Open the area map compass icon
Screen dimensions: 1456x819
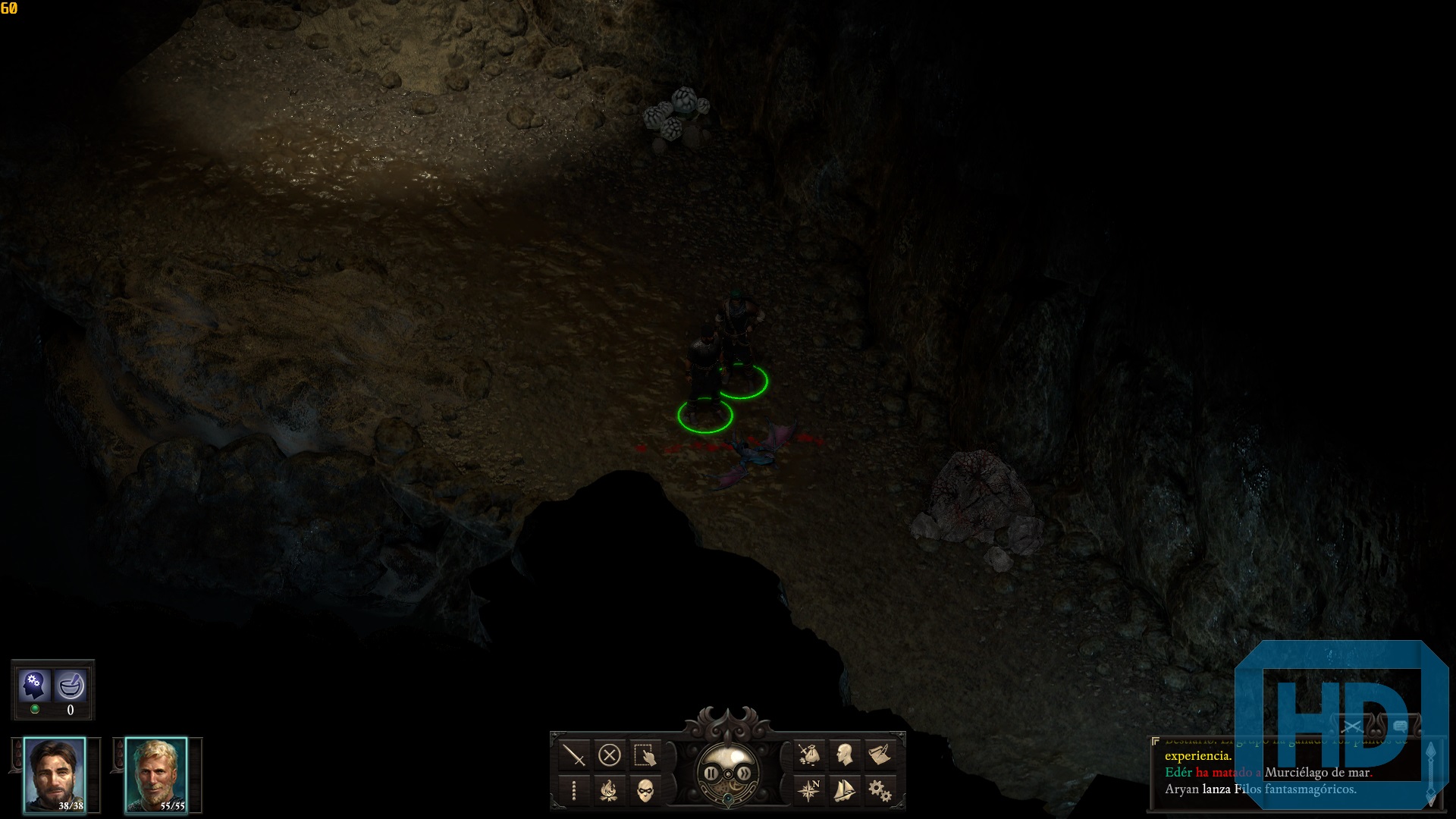(x=808, y=791)
